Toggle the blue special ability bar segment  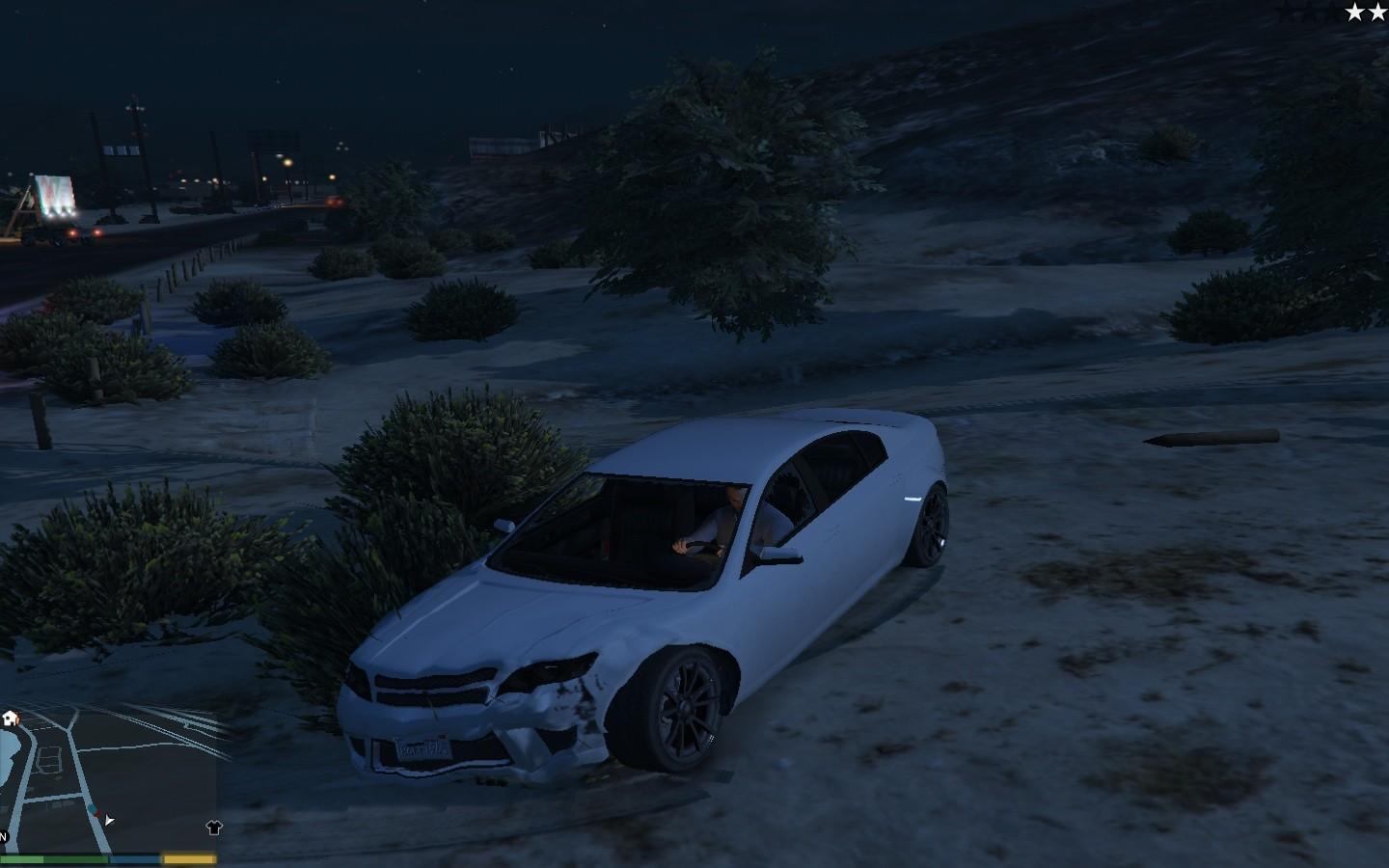tap(135, 857)
